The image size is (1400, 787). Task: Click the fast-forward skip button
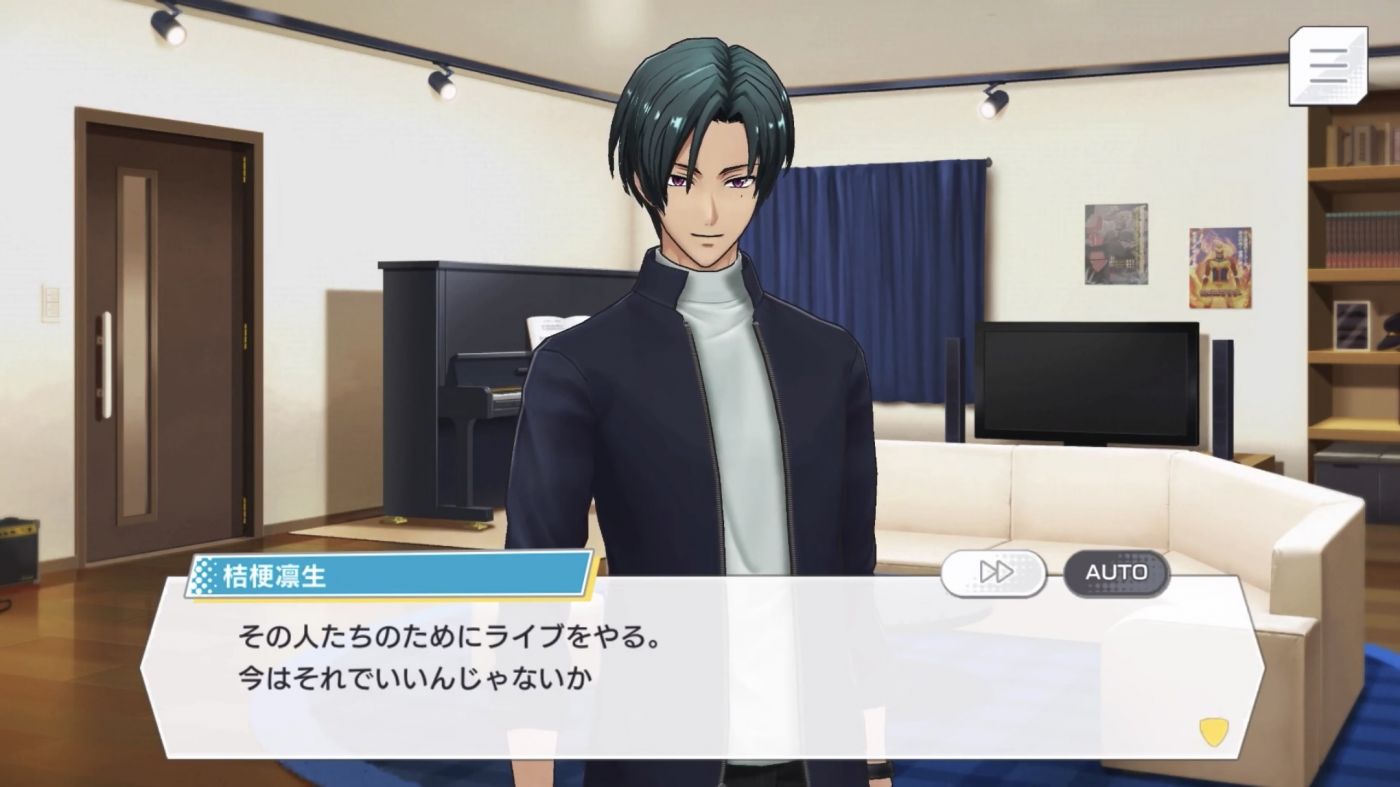click(993, 573)
